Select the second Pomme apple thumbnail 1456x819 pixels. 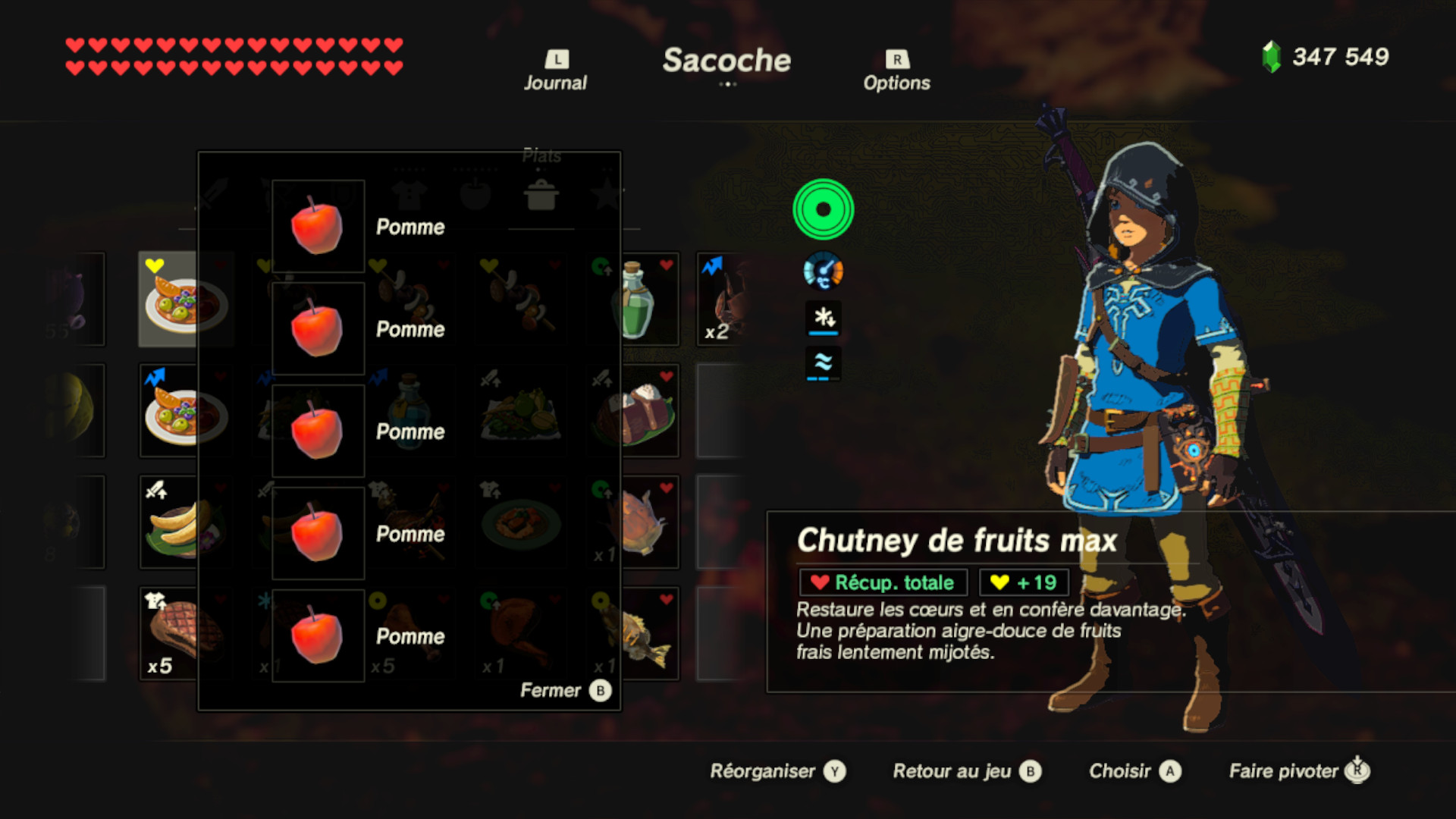click(318, 328)
